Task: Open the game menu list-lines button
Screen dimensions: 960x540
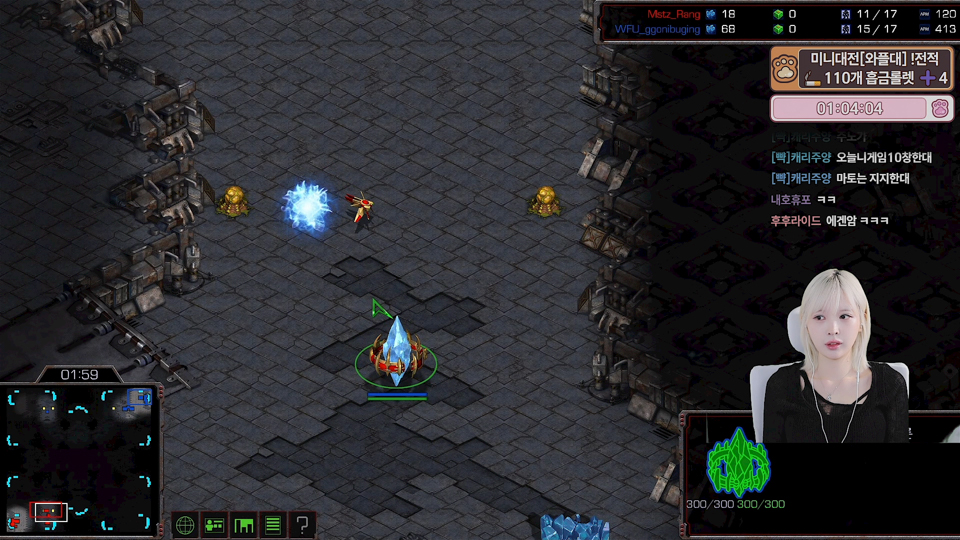Action: pyautogui.click(x=272, y=524)
